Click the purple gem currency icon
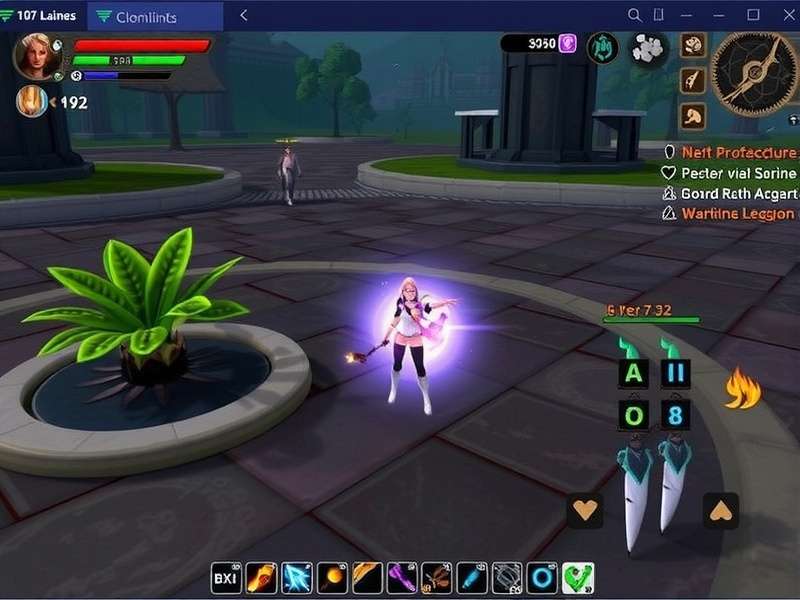This screenshot has width=800, height=600. (567, 43)
